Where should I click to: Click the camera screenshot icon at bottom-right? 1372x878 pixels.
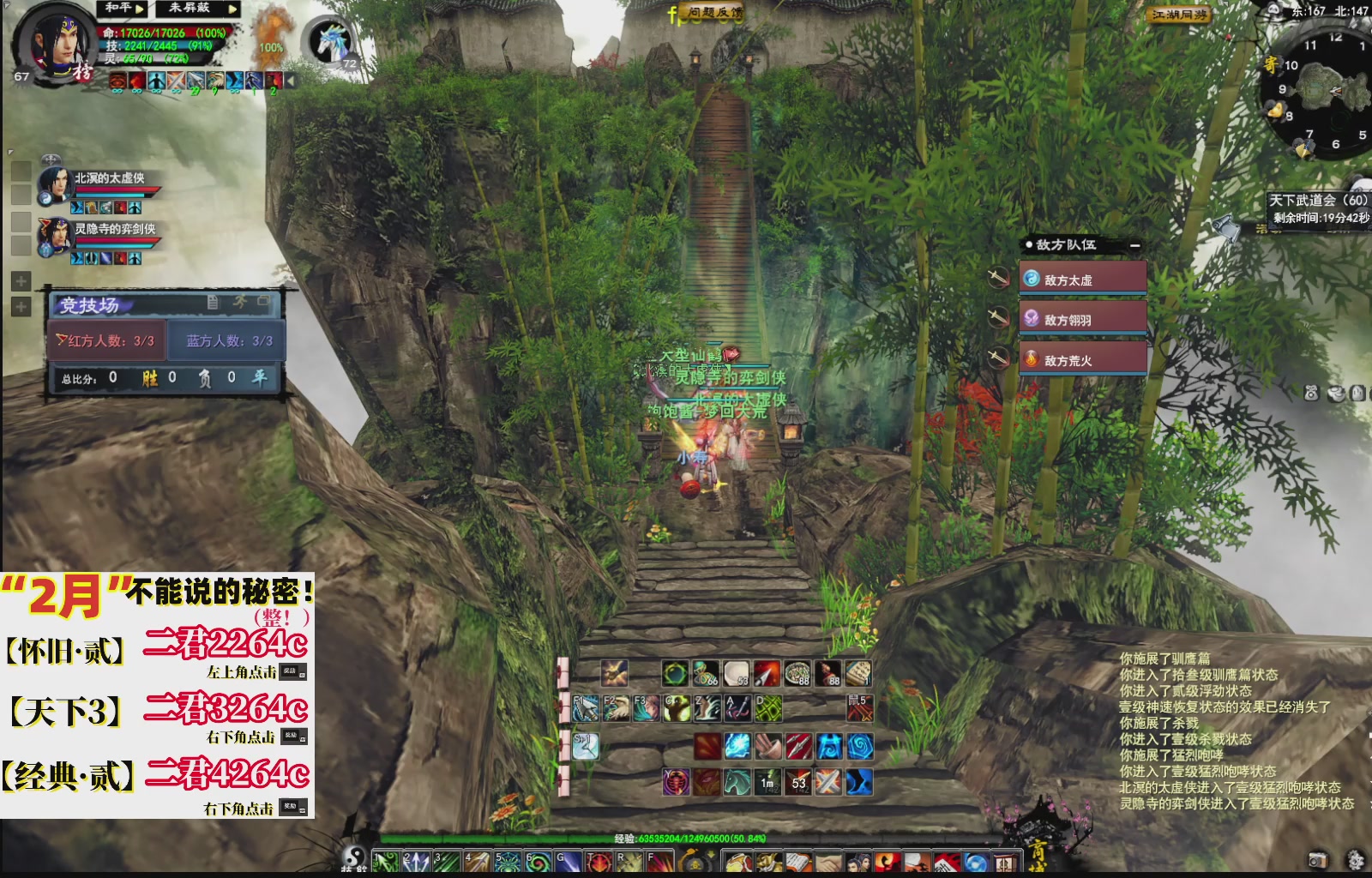(x=1316, y=860)
